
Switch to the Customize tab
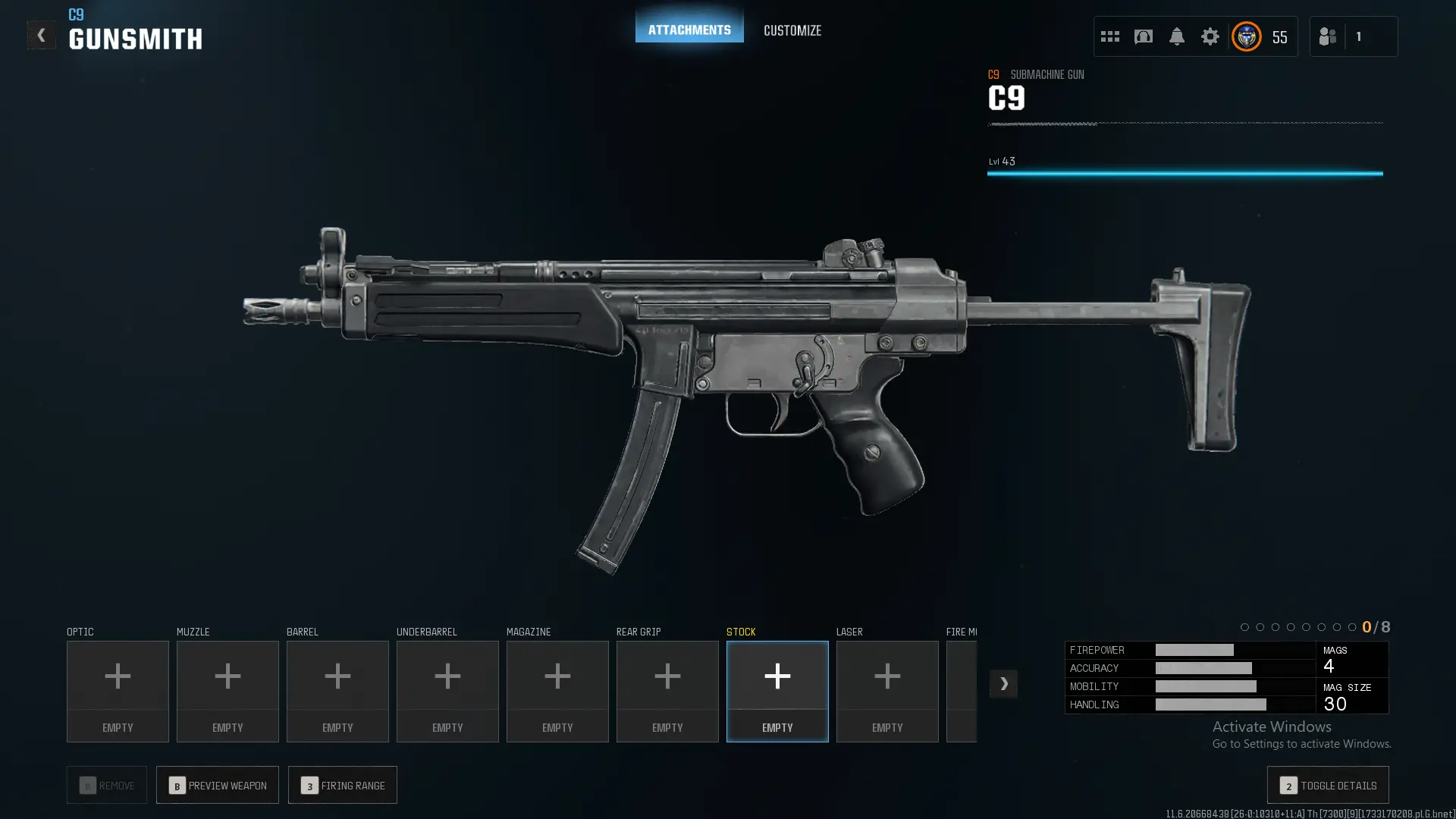click(x=792, y=30)
